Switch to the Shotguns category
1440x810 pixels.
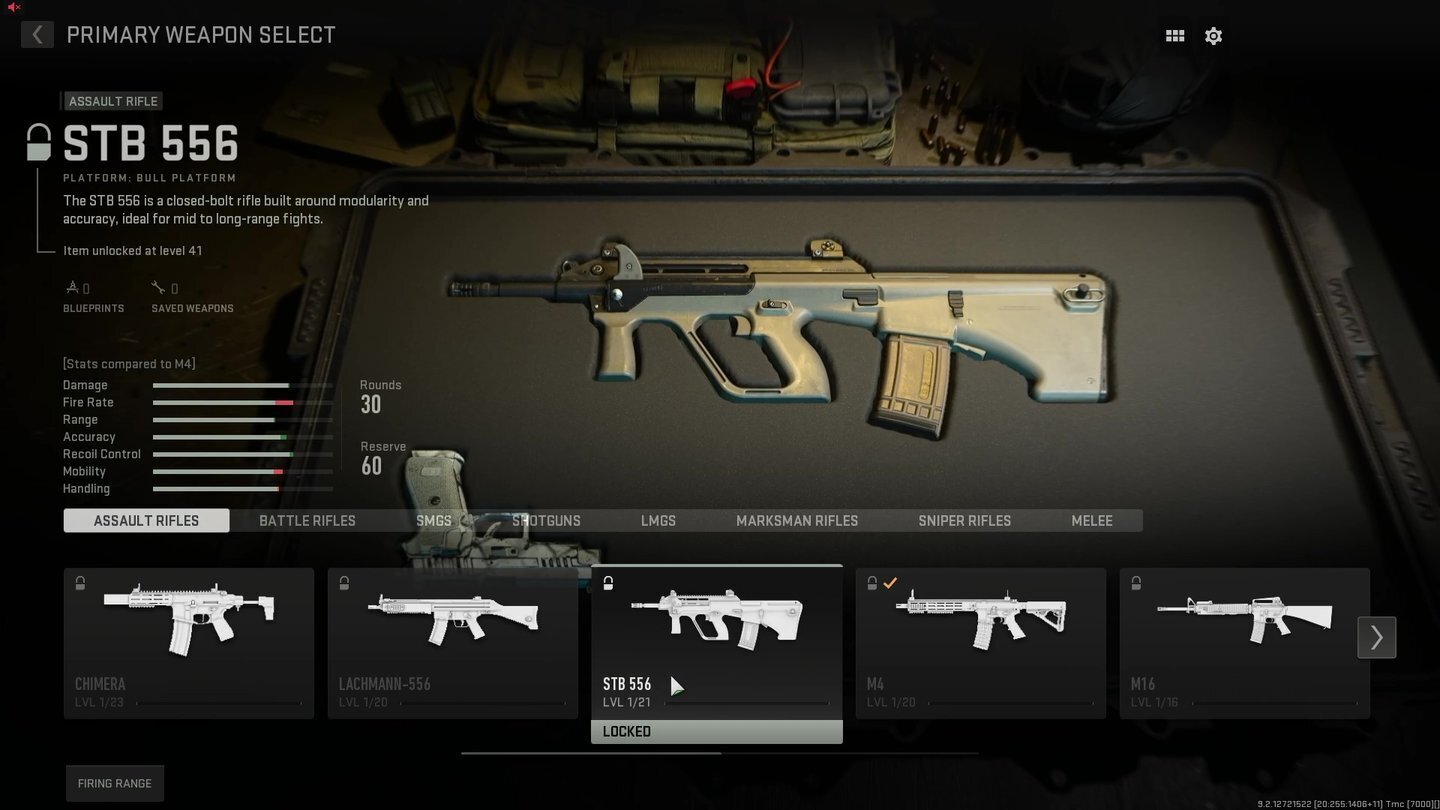pyautogui.click(x=546, y=520)
